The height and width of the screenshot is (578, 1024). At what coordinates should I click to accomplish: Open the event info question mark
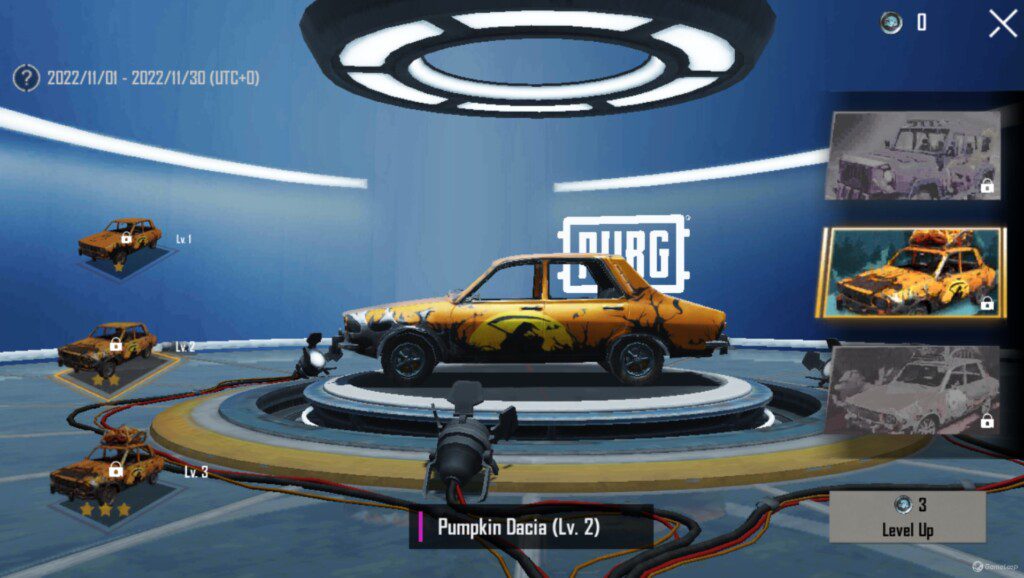(x=26, y=77)
